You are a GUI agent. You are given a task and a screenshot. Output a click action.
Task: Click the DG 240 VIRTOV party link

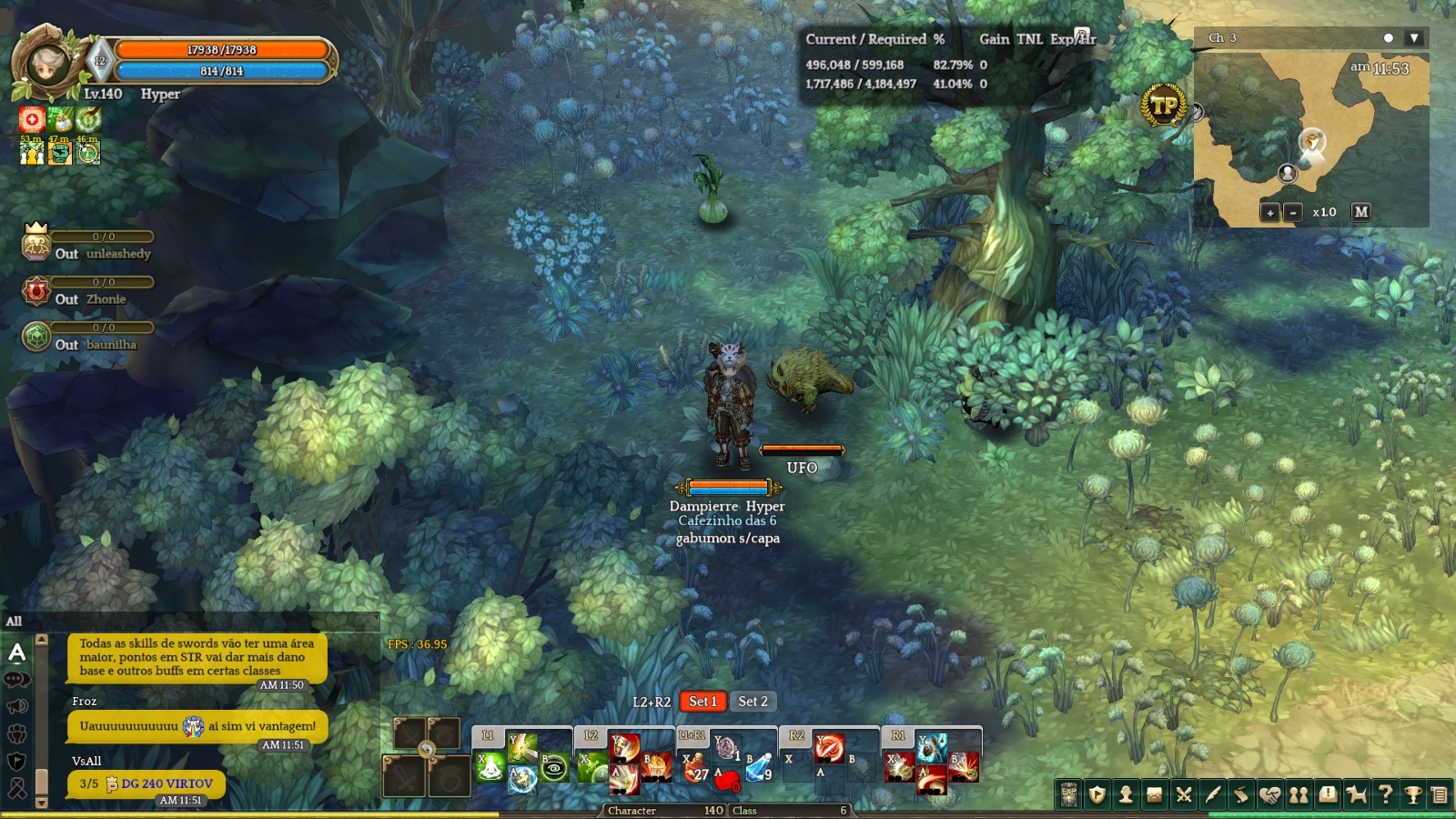click(167, 784)
